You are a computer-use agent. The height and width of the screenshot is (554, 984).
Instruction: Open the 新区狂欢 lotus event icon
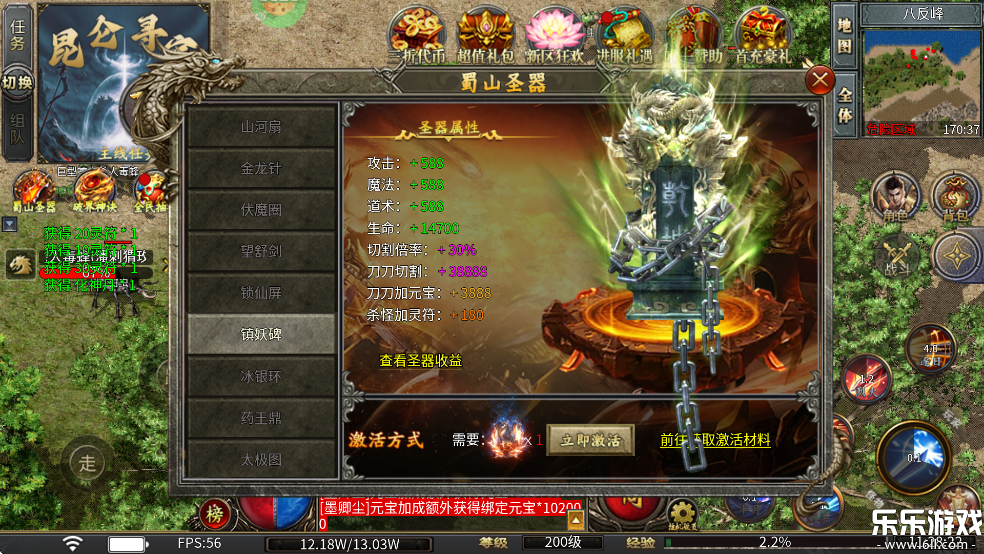(x=555, y=36)
